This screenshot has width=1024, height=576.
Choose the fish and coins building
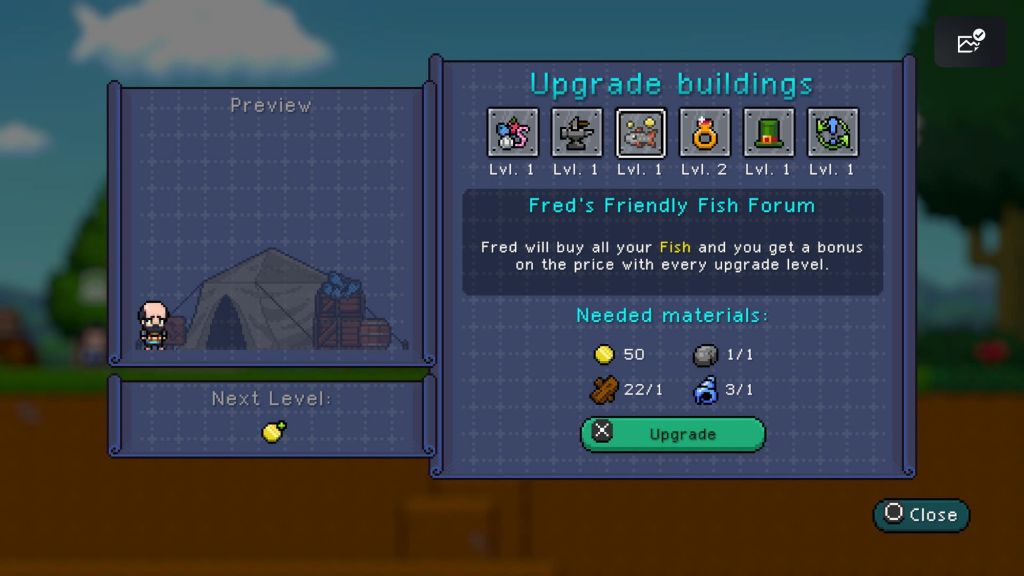(641, 133)
